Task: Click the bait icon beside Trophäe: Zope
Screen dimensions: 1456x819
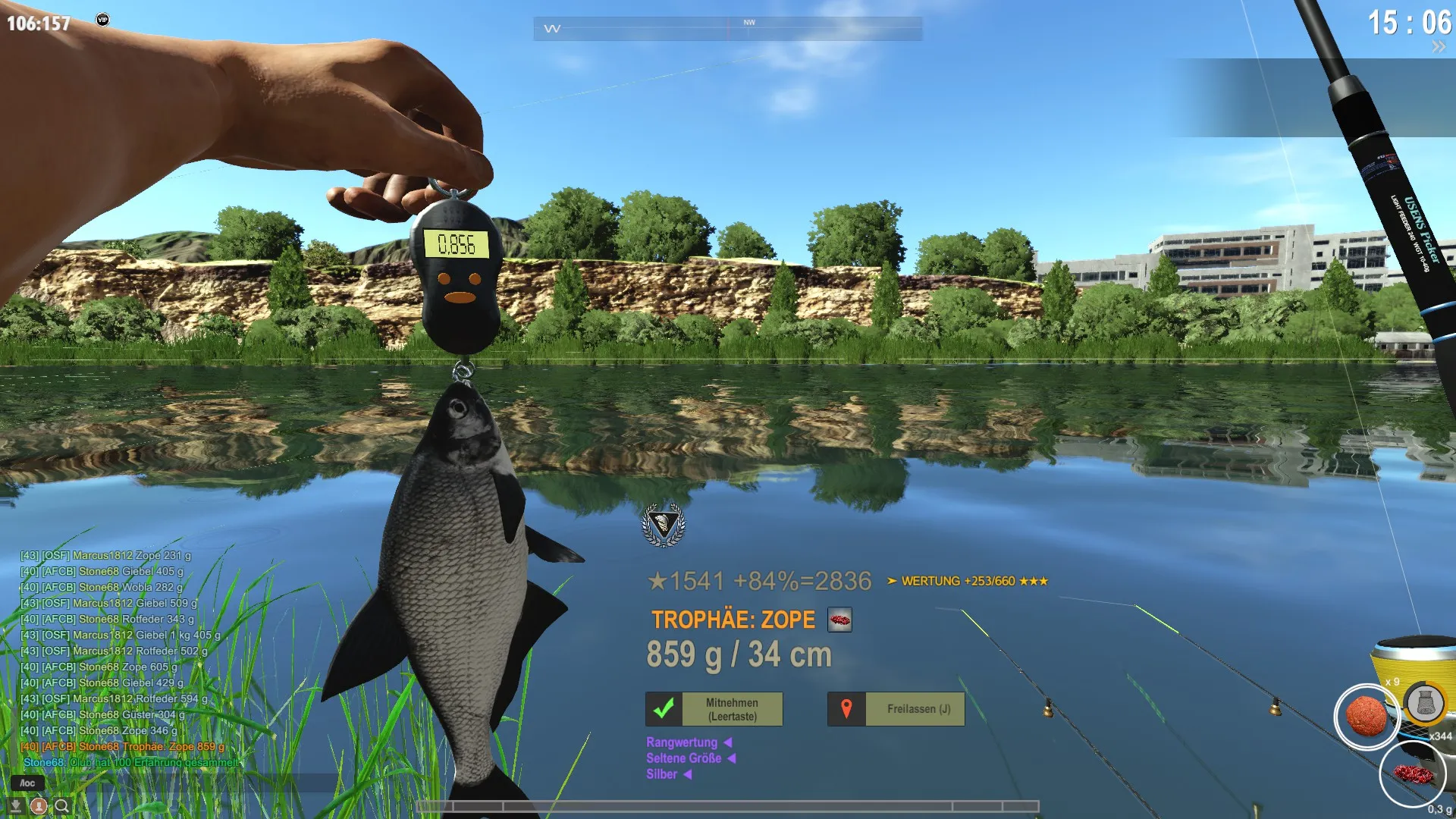Action: (839, 620)
